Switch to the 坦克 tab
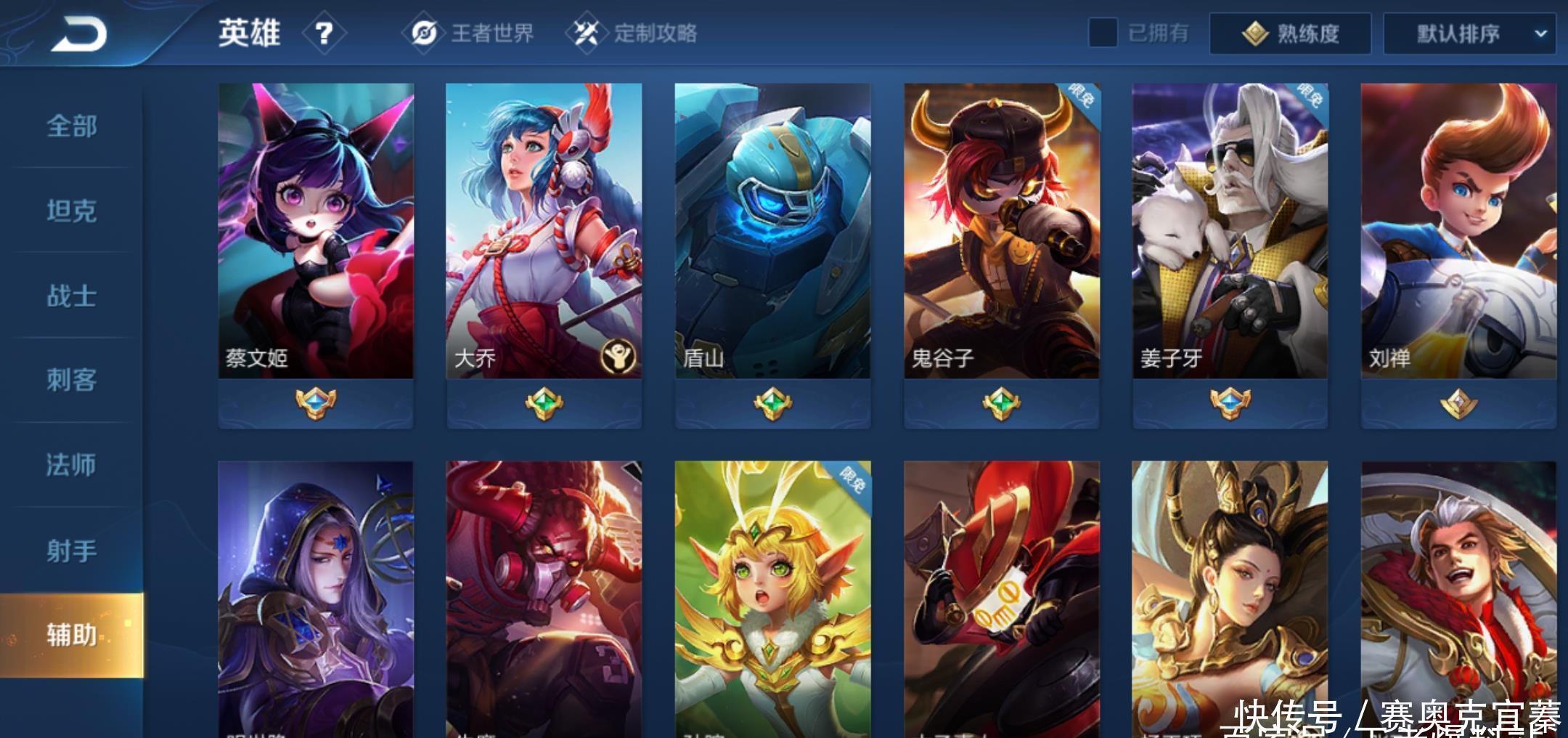1568x738 pixels. [x=71, y=211]
